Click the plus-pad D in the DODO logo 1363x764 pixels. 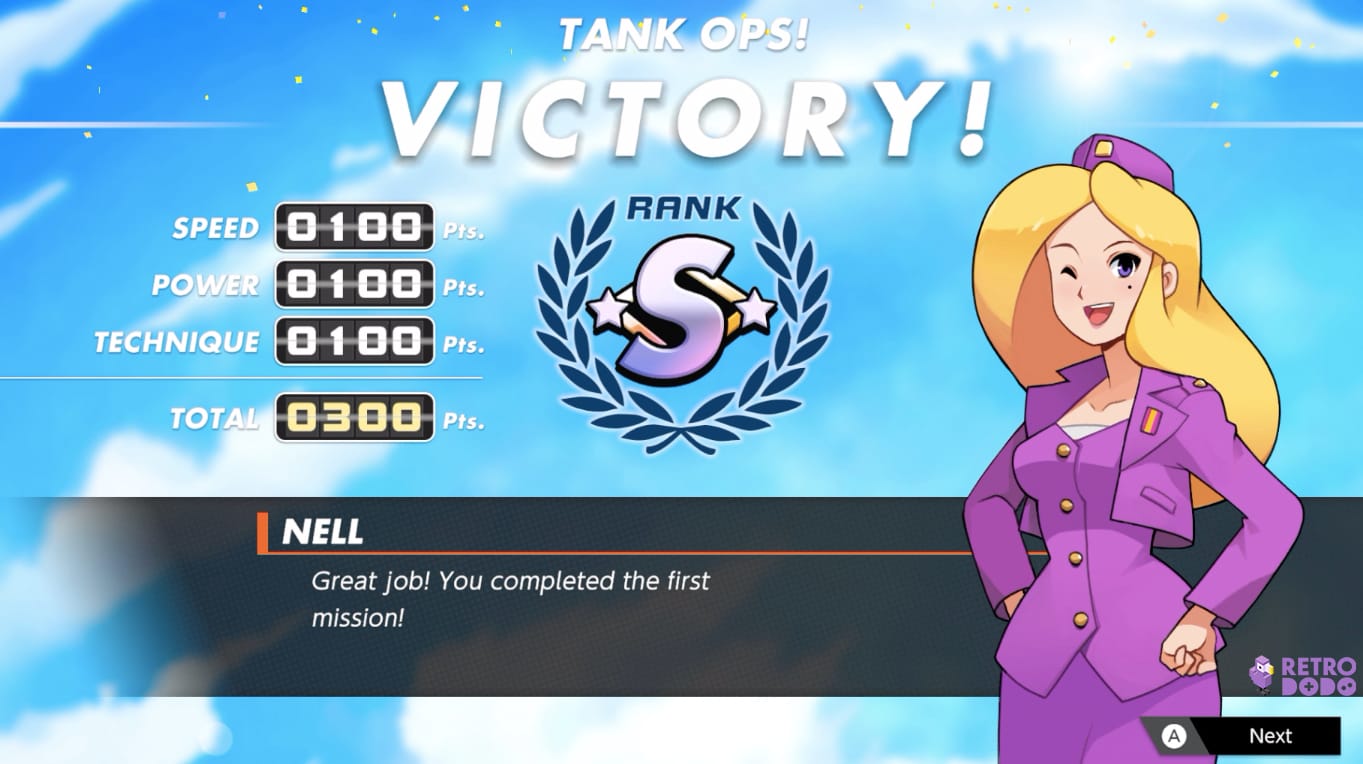[1309, 687]
